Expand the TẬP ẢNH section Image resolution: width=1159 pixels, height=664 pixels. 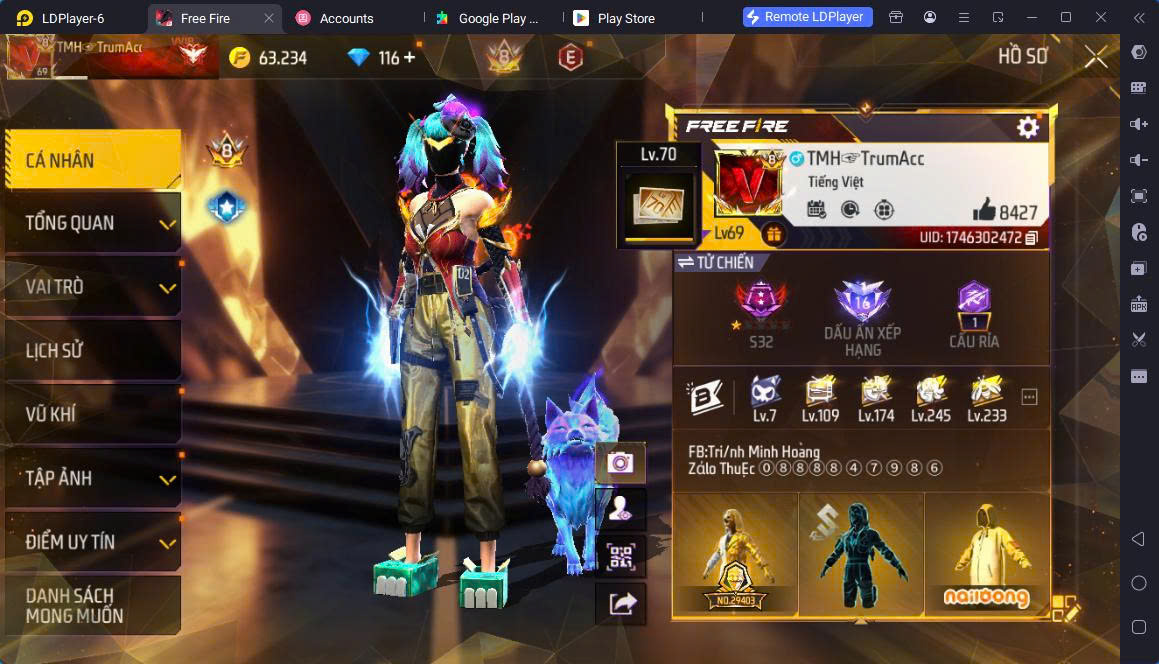click(x=92, y=478)
